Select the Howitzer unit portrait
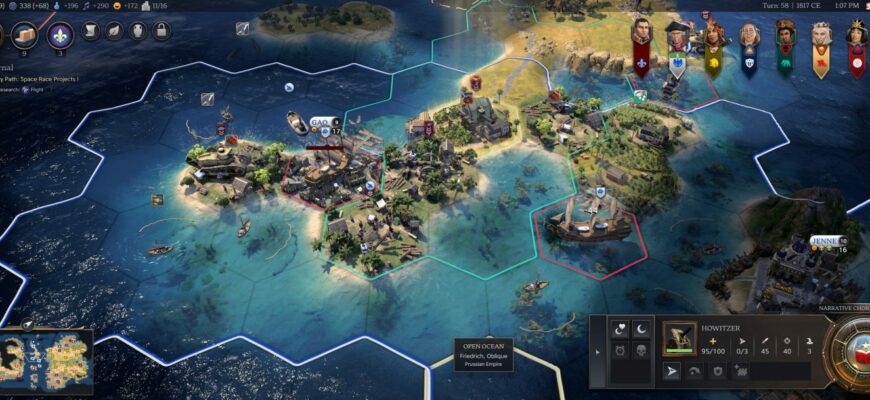This screenshot has height=400, width=870. click(679, 340)
